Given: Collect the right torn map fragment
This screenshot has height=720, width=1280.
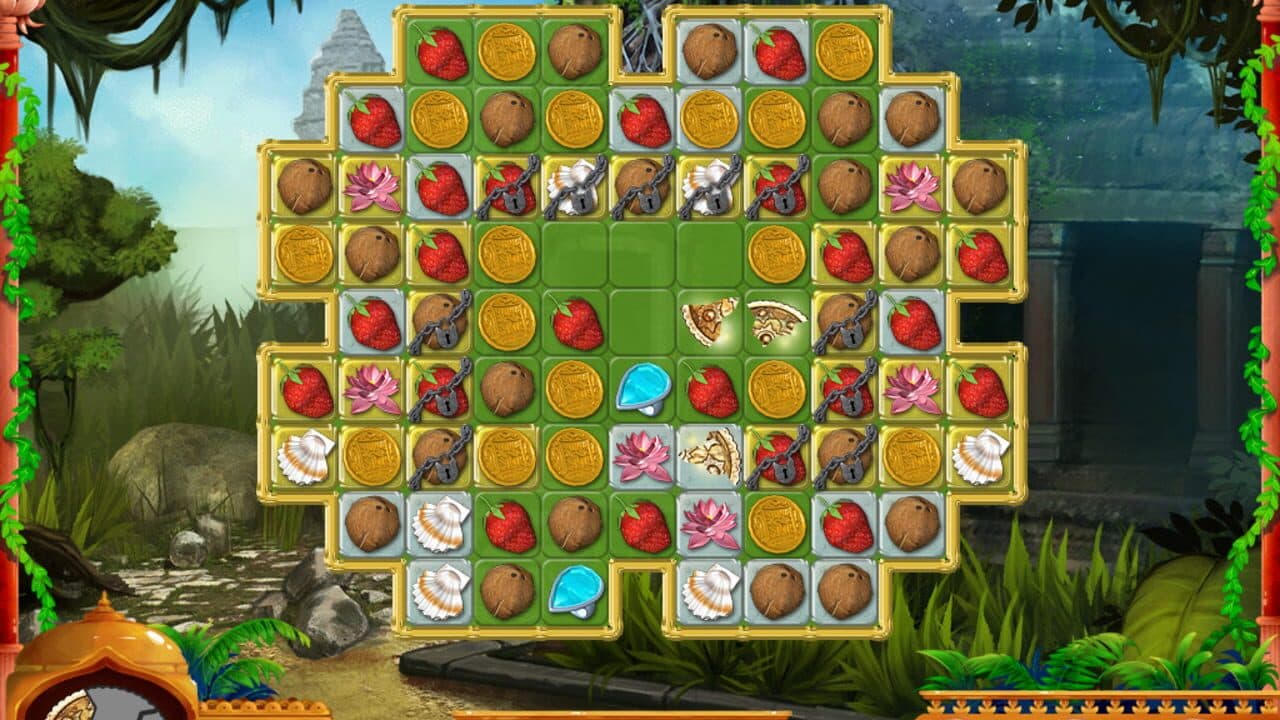Looking at the screenshot, I should [x=770, y=320].
